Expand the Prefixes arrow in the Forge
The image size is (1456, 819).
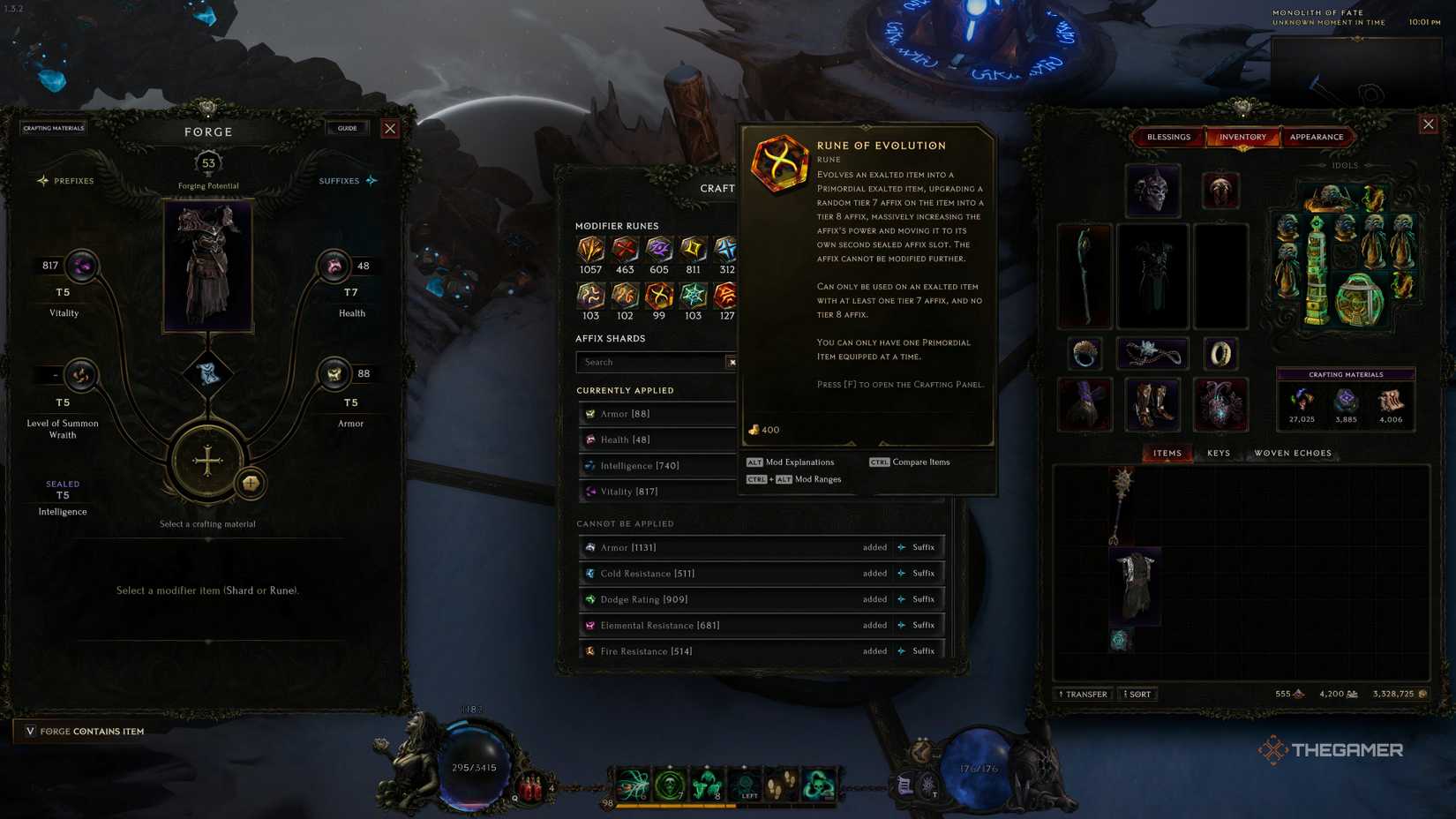42,180
